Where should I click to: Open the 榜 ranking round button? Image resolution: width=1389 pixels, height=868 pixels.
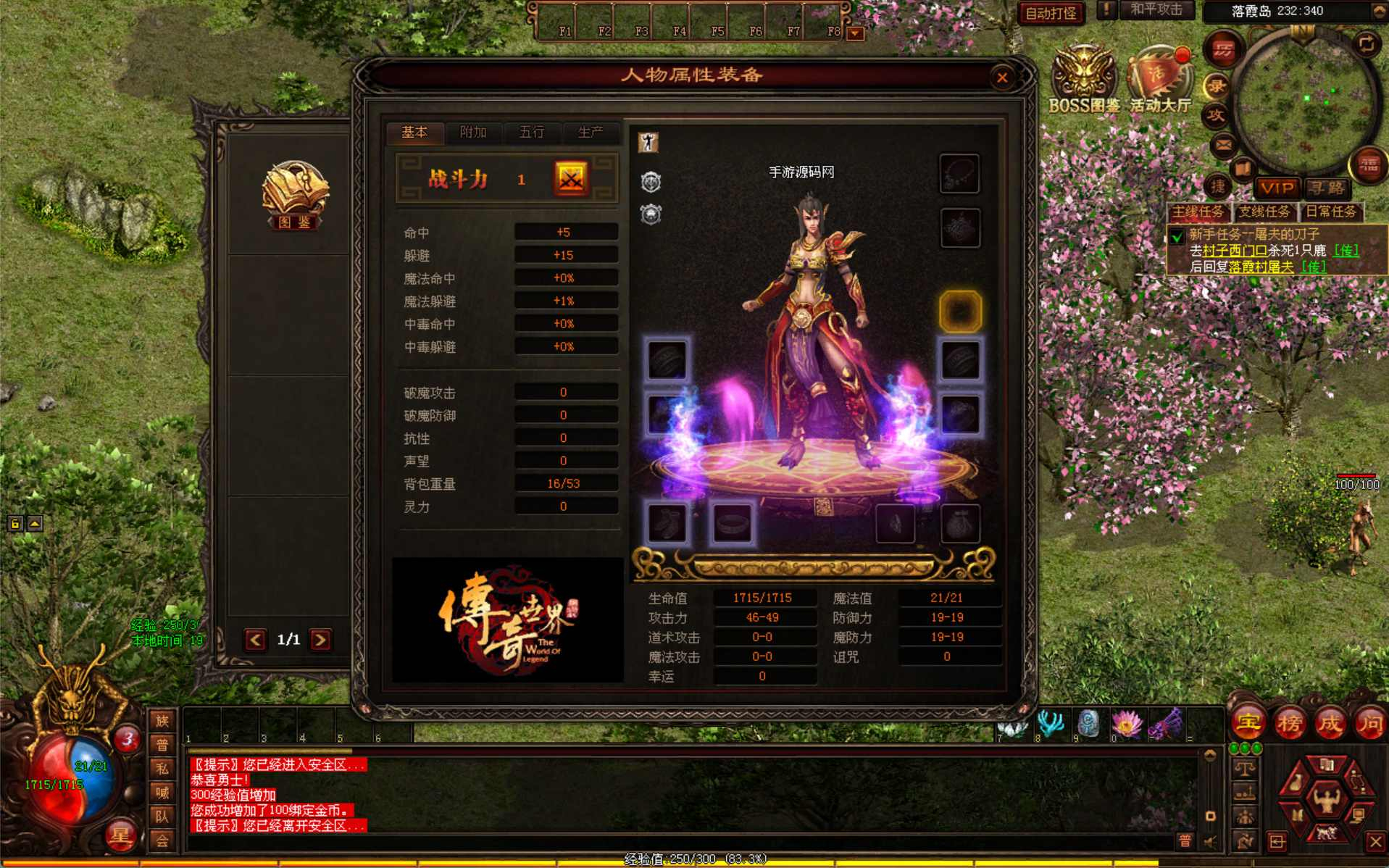[x=1289, y=722]
